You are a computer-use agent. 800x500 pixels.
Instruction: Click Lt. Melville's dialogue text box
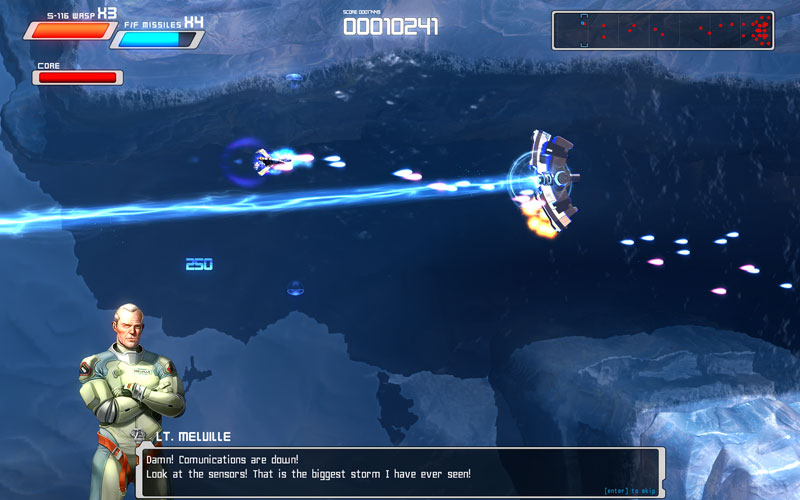(x=400, y=470)
